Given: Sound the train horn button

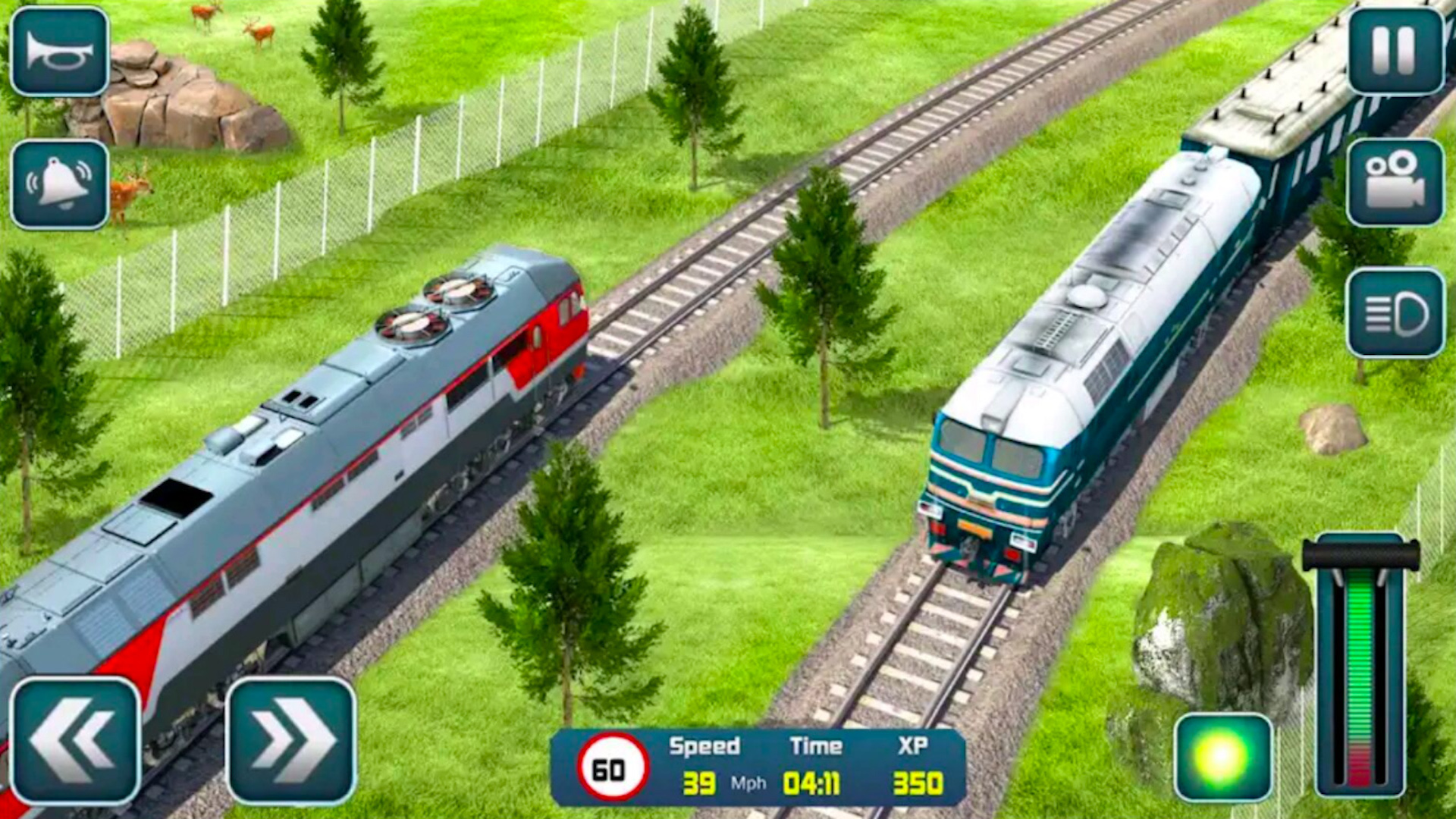Looking at the screenshot, I should [x=60, y=51].
